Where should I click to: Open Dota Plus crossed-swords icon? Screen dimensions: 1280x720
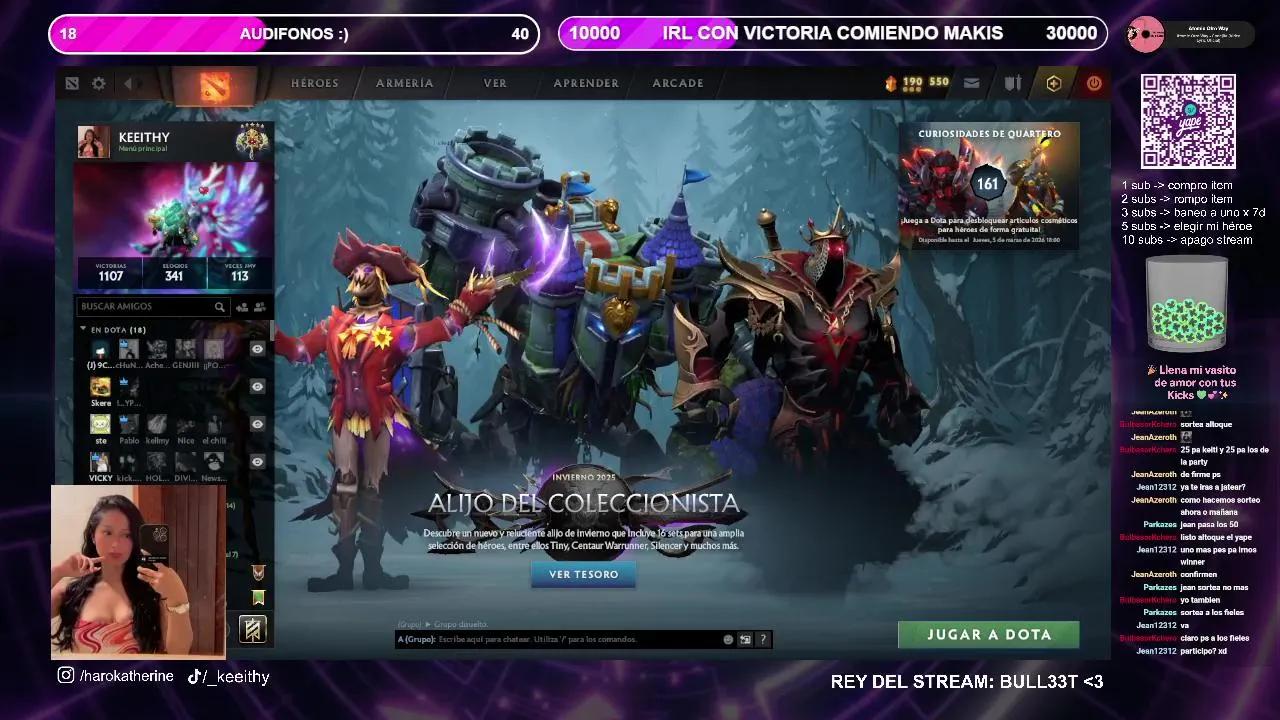click(1012, 83)
